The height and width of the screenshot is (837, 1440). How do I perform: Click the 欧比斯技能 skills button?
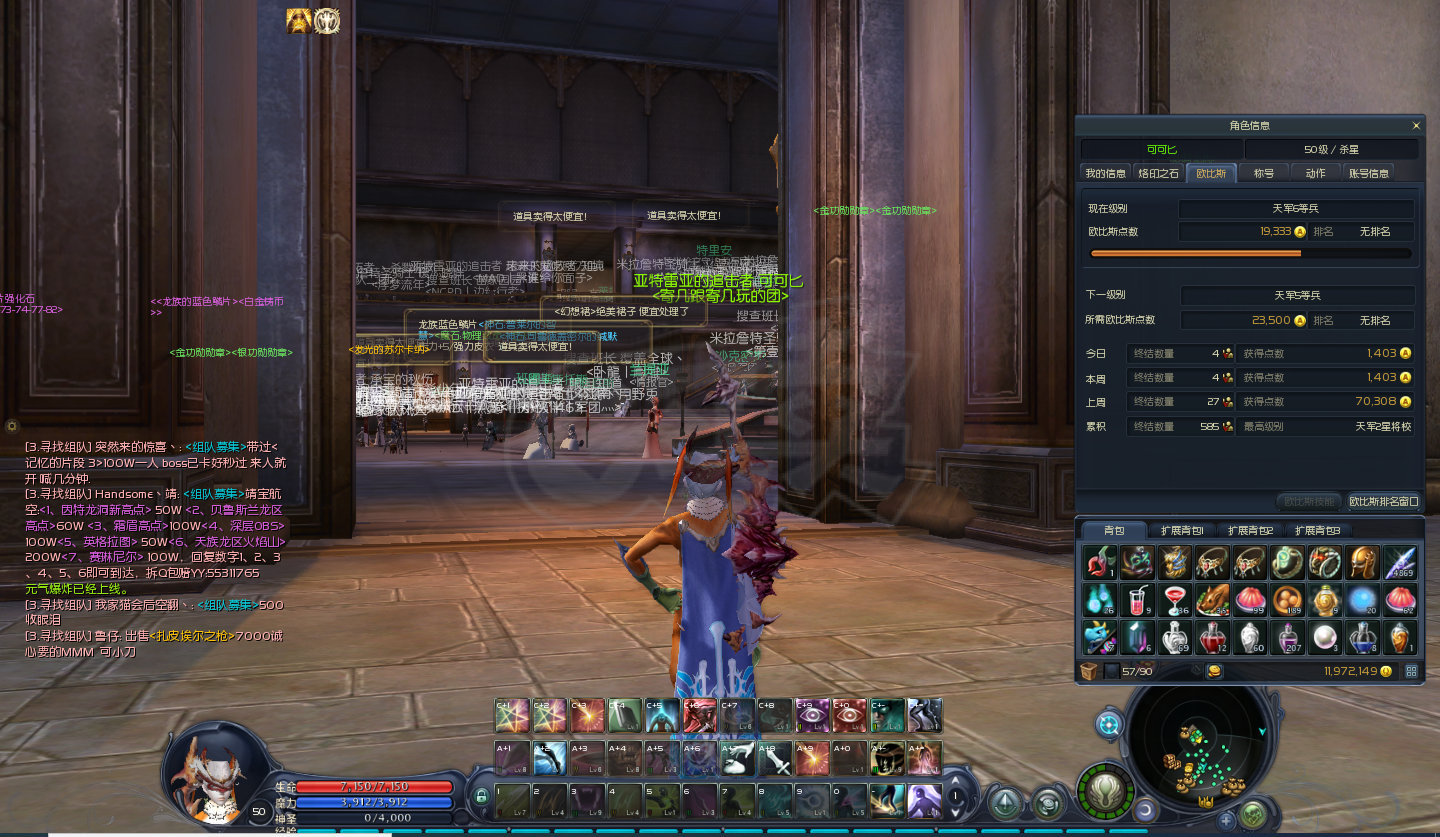pos(1308,501)
